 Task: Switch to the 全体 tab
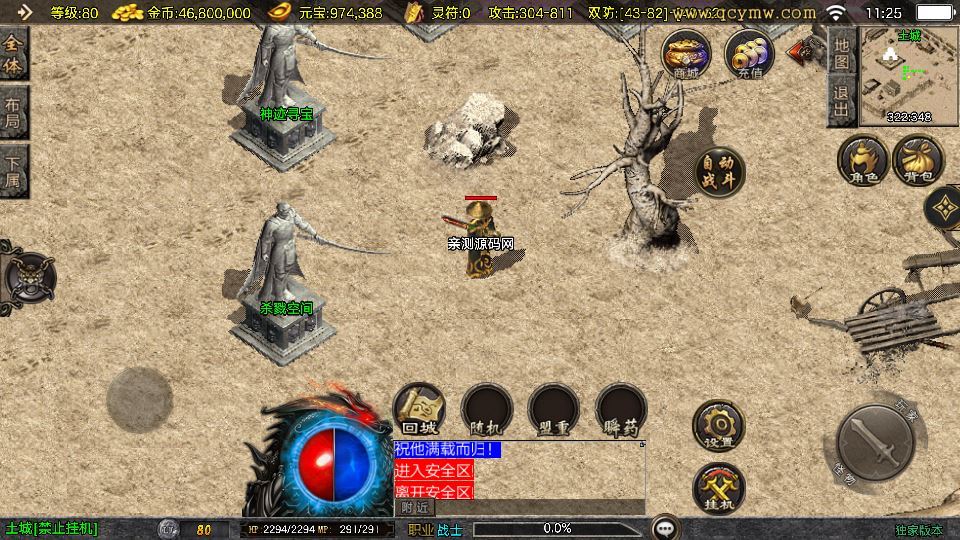[13, 54]
